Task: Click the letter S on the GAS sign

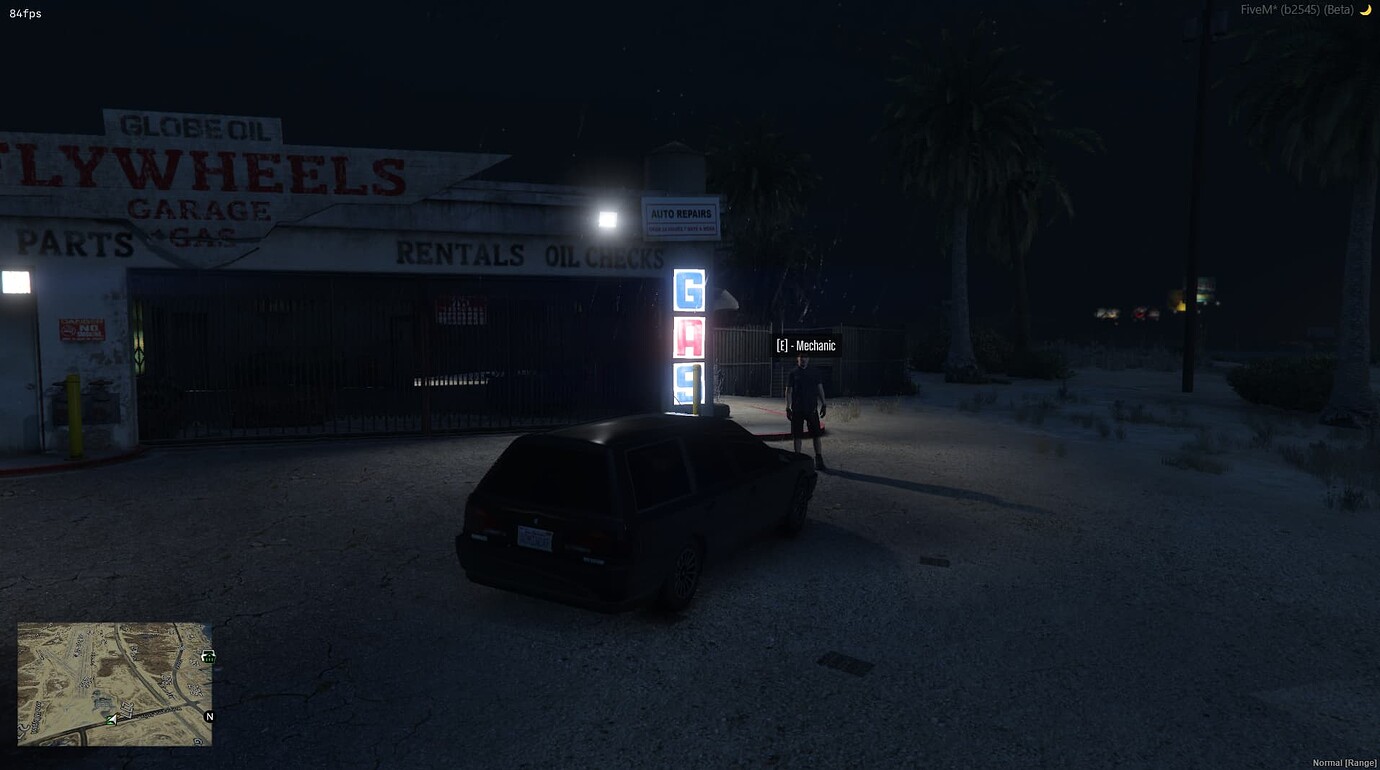Action: (x=687, y=383)
